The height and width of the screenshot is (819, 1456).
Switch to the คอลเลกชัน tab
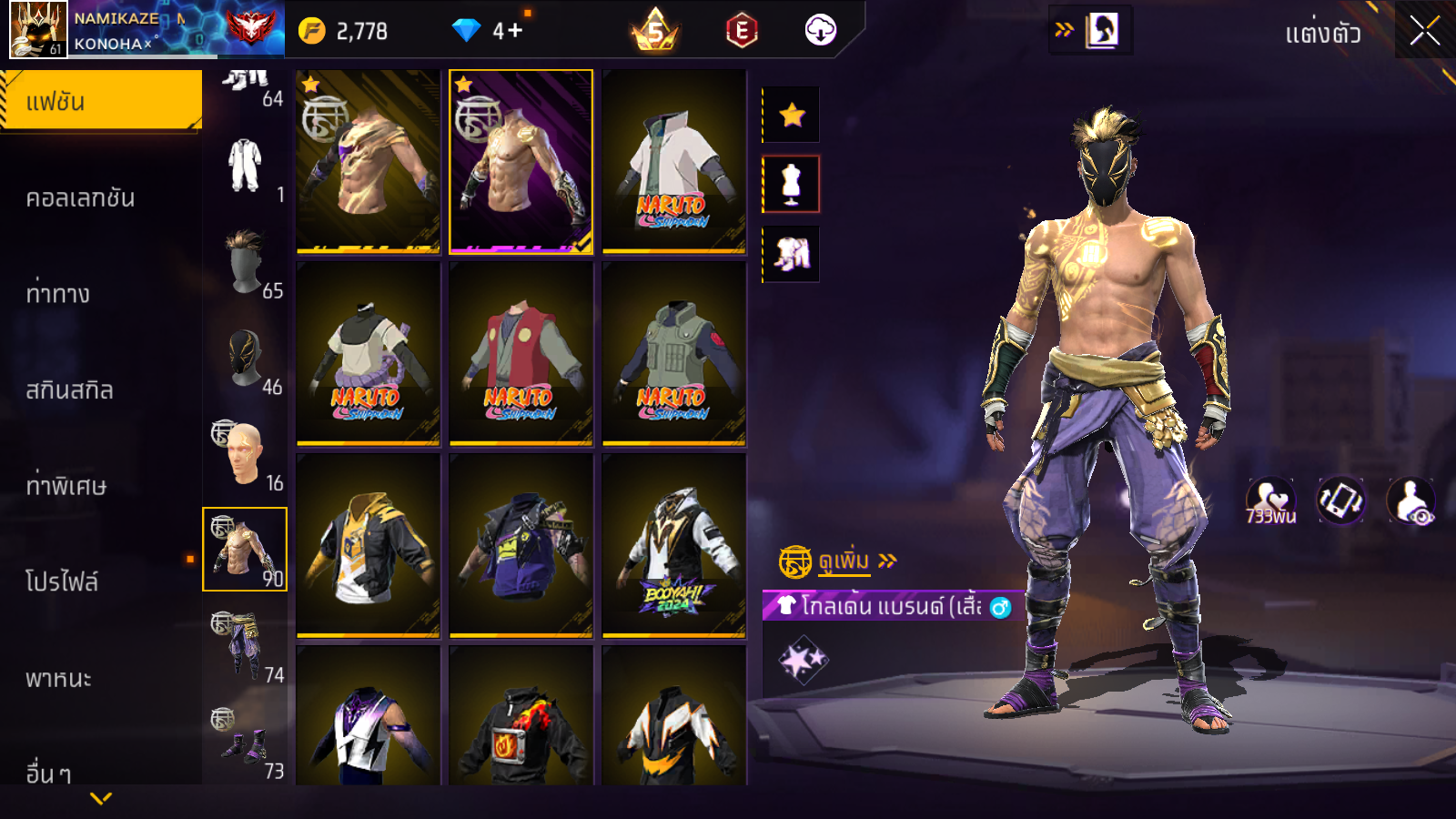tap(81, 198)
